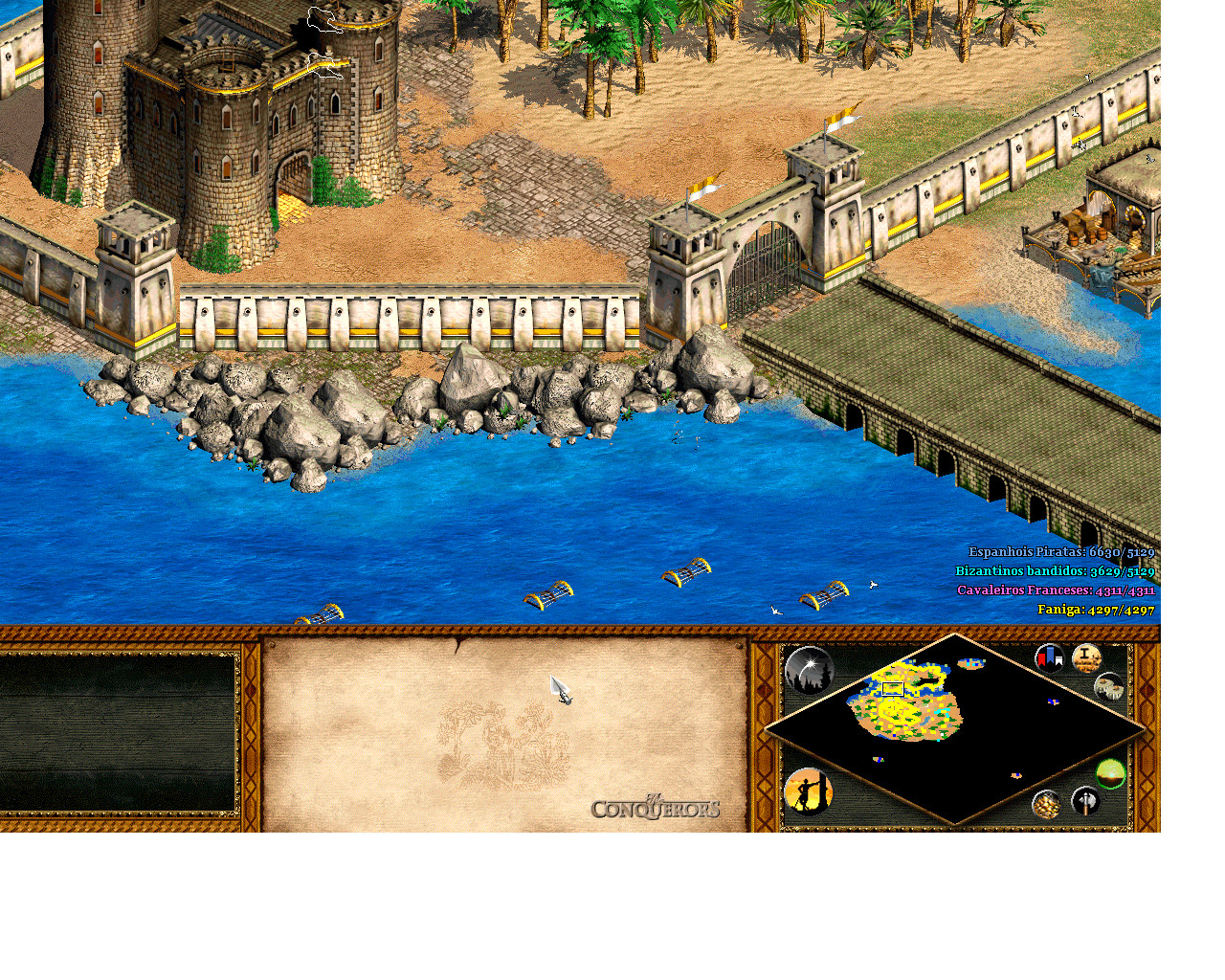Click the Espanhois Piratas score text

coord(1060,552)
